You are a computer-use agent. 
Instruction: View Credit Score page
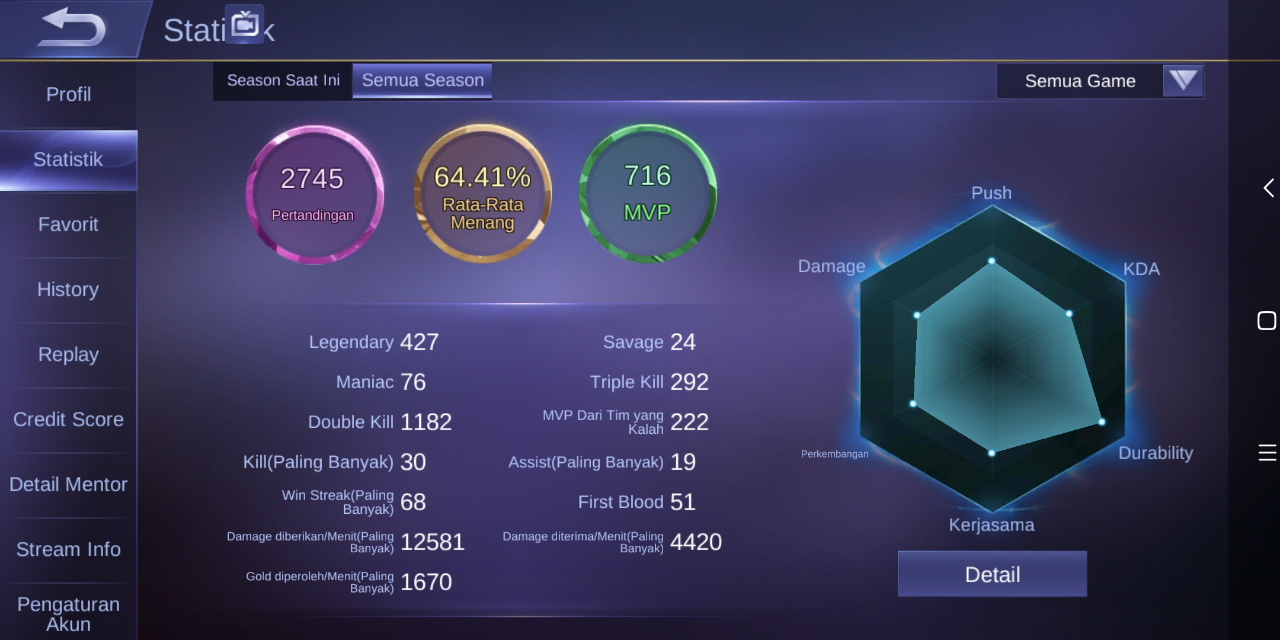point(68,419)
